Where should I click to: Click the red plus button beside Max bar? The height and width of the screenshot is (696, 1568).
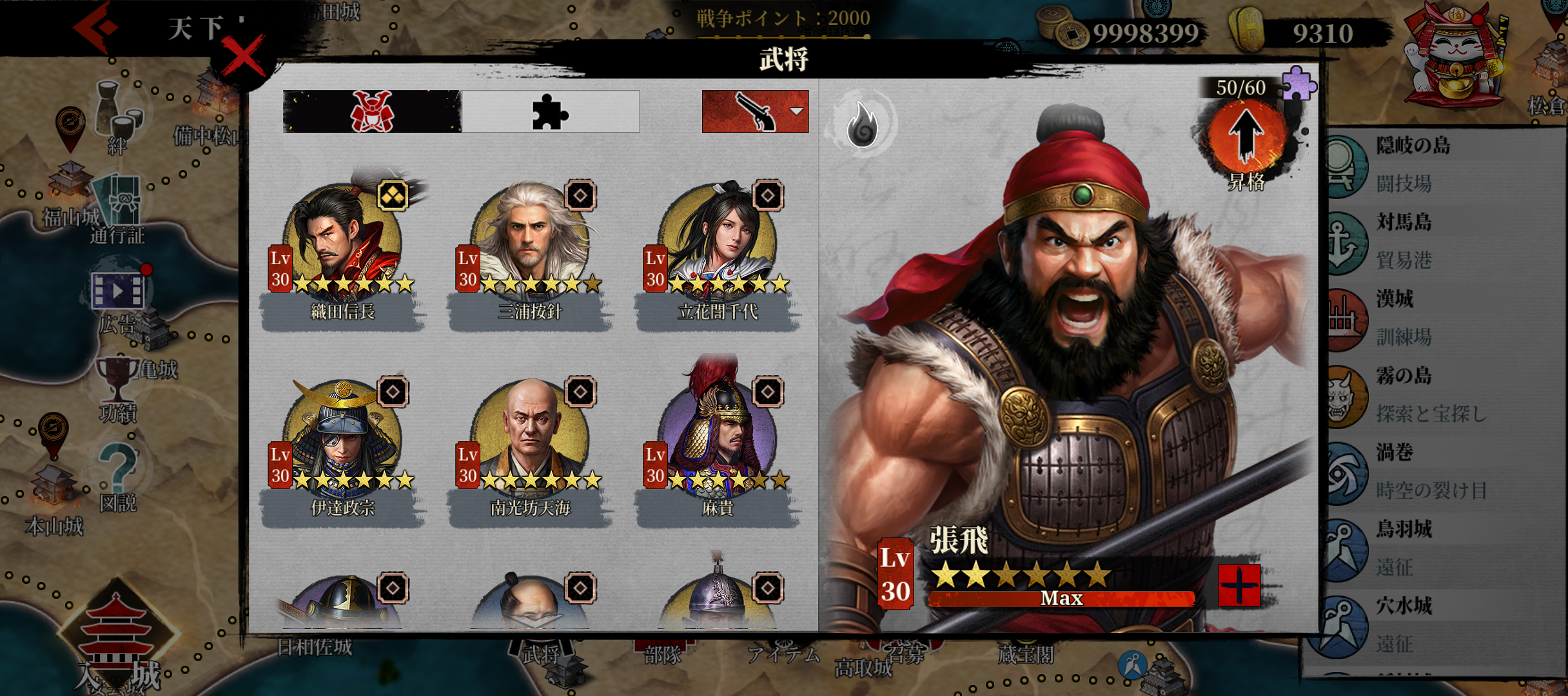(x=1239, y=586)
